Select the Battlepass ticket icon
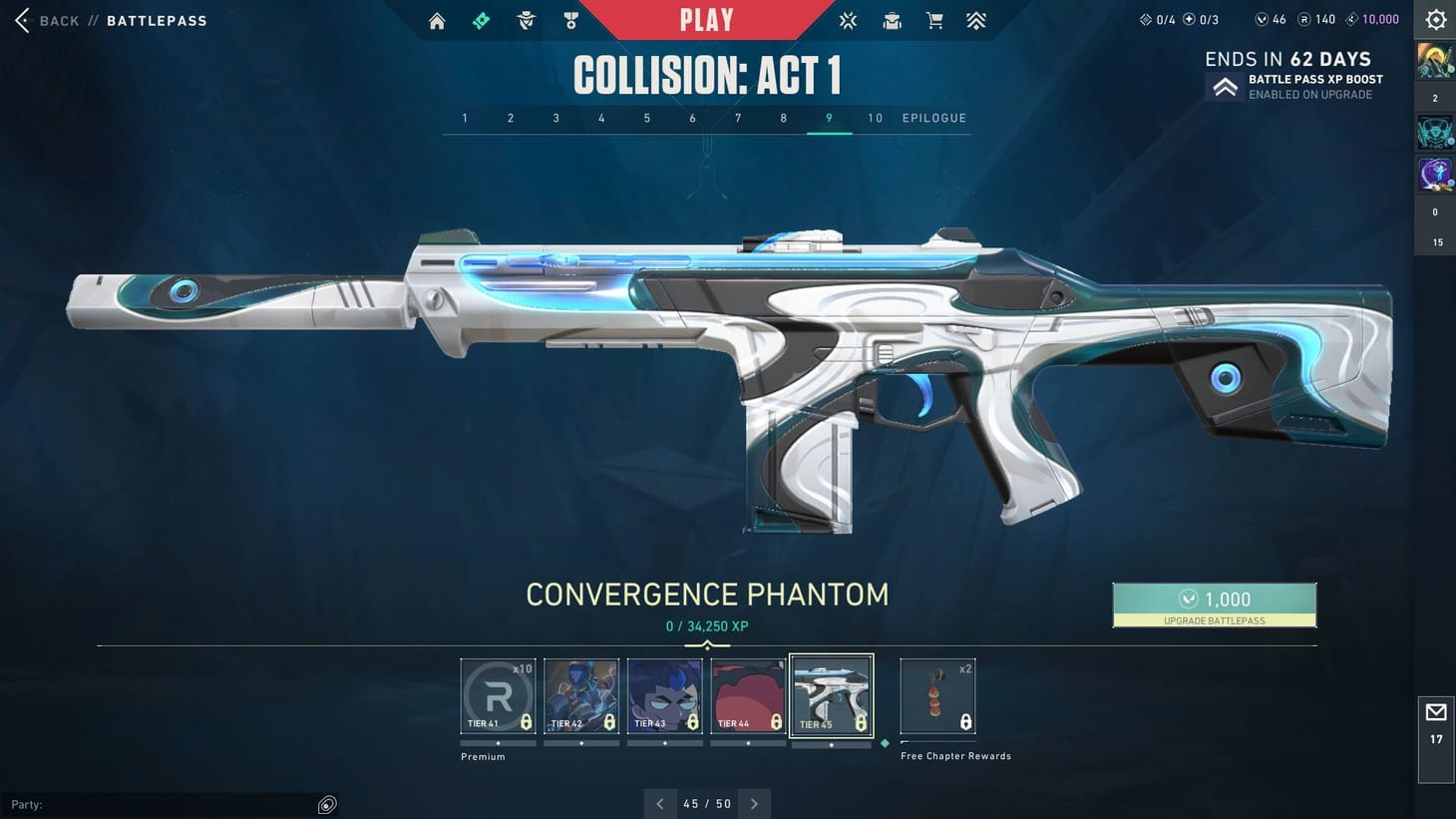The image size is (1456, 819). coord(481,20)
